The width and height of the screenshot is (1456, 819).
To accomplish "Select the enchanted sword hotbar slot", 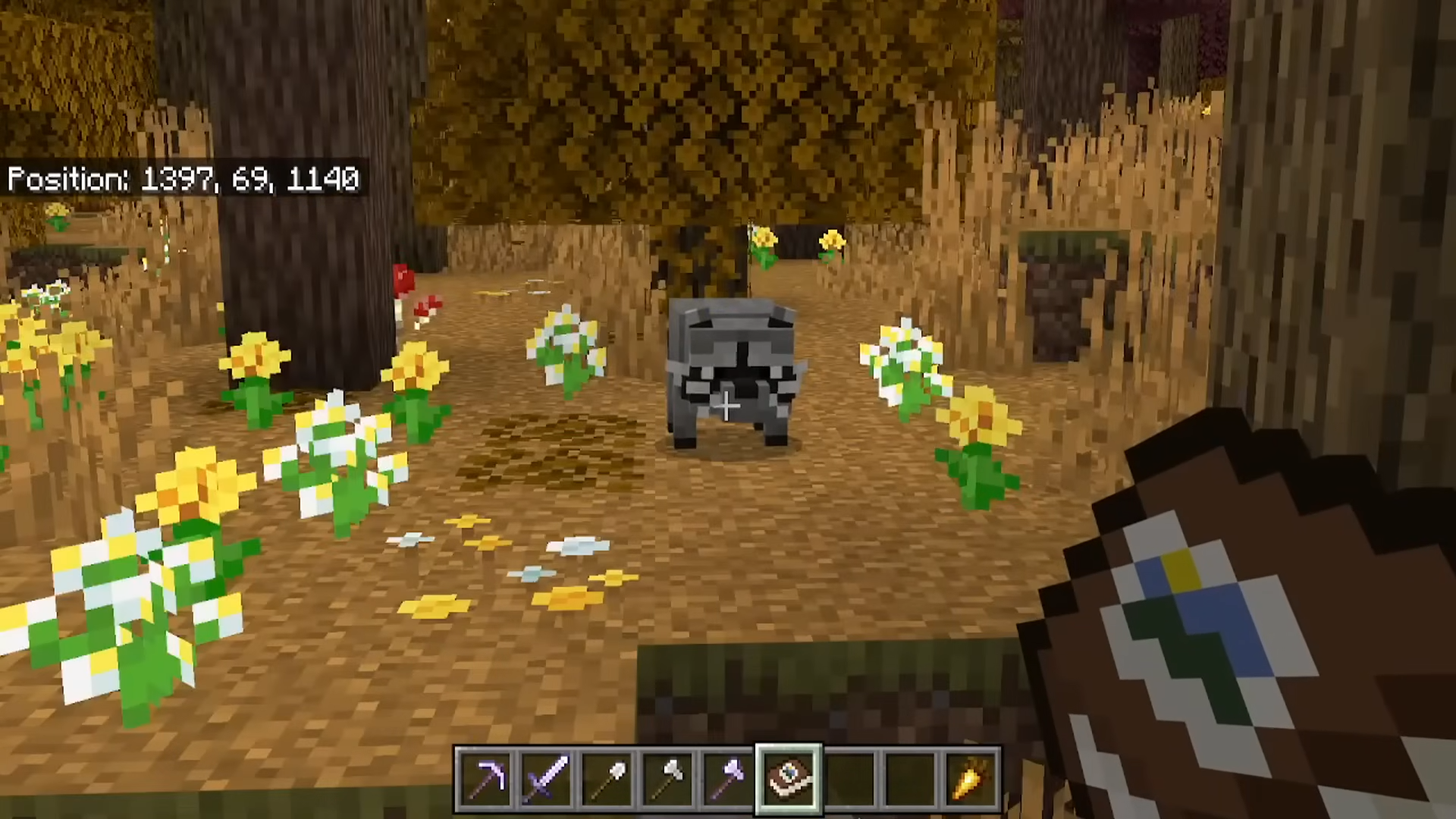I will pyautogui.click(x=546, y=779).
